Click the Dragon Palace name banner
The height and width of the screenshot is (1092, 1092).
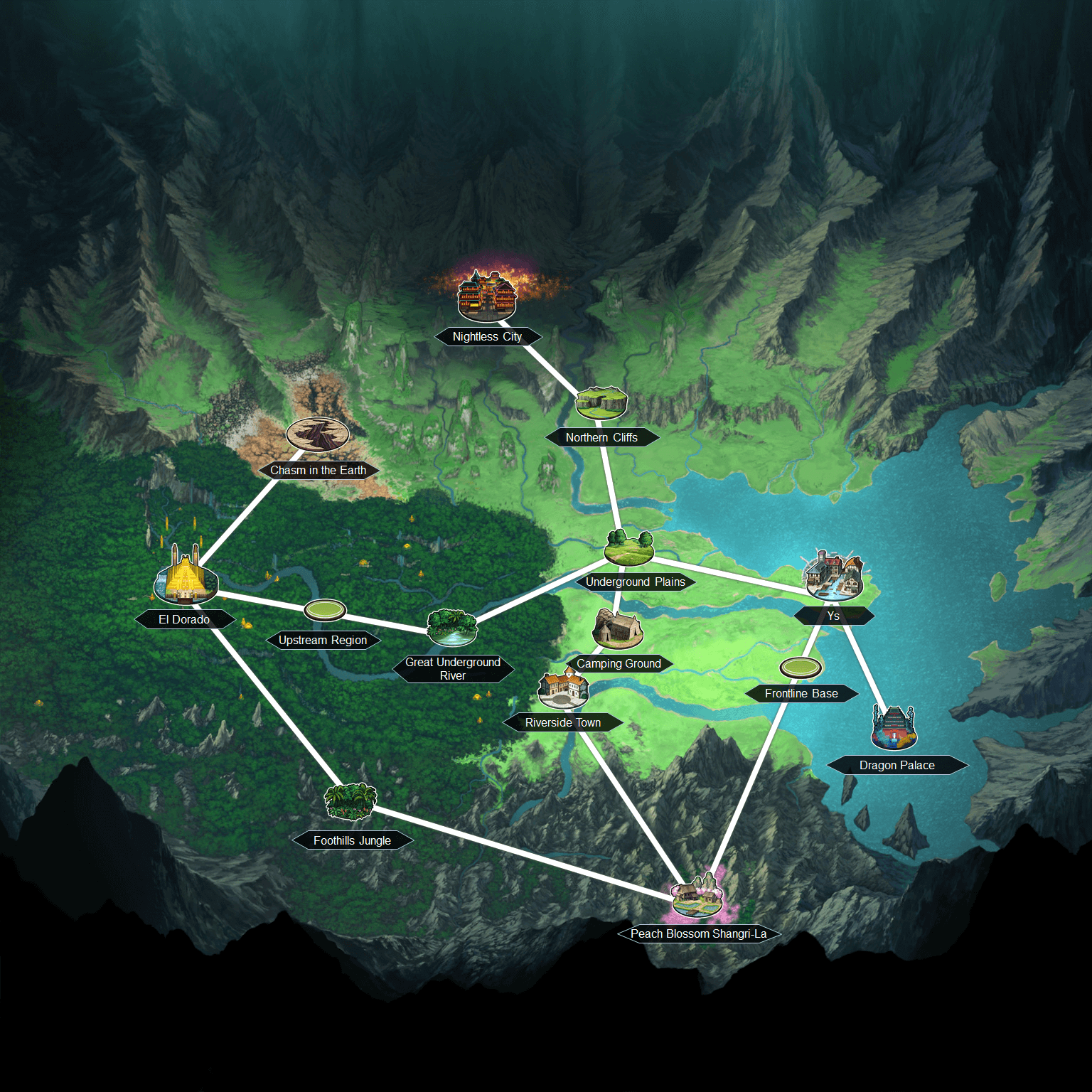[x=897, y=765]
